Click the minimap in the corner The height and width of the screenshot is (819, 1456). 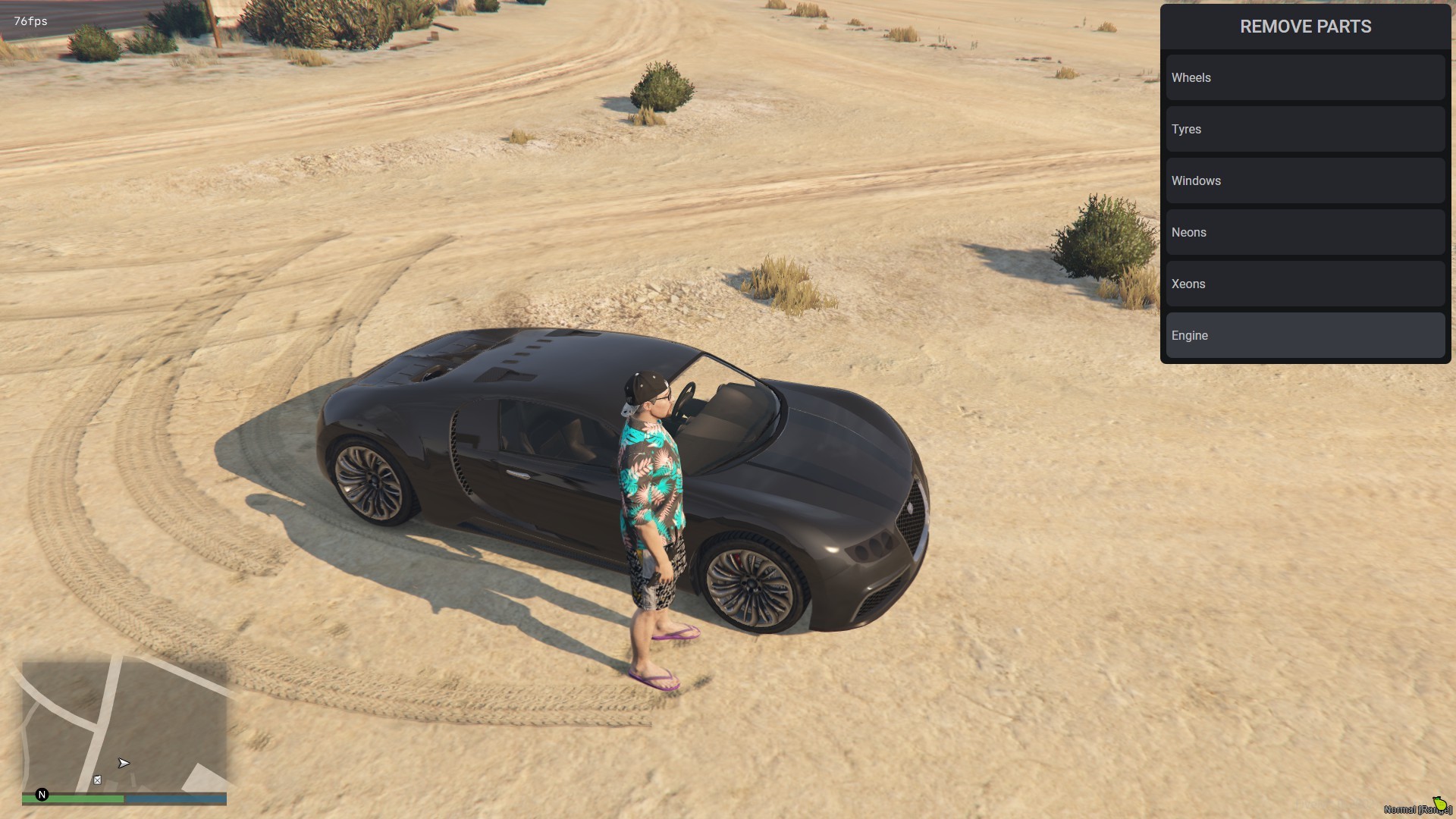(x=124, y=726)
